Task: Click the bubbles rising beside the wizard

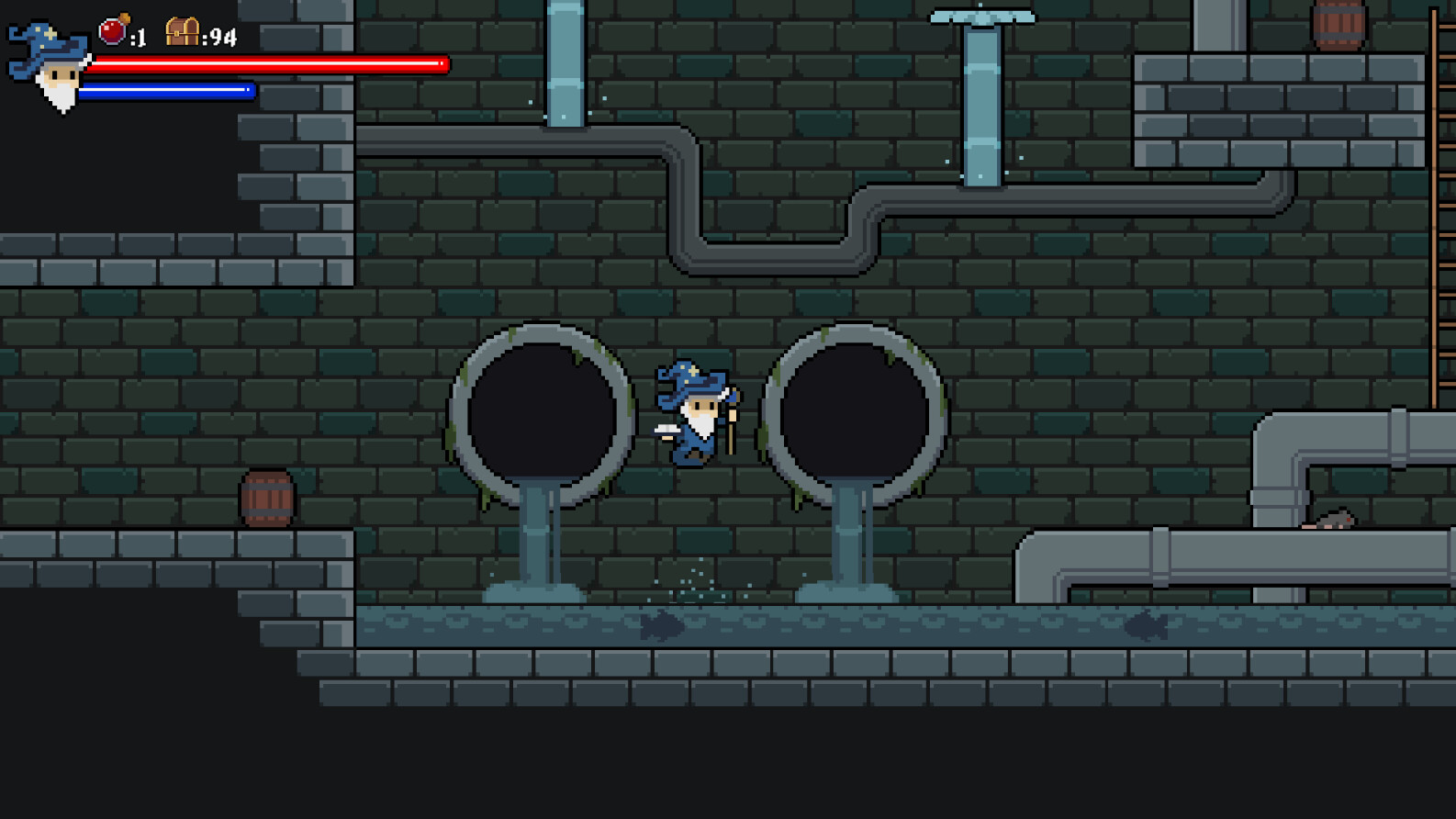Action: (x=690, y=578)
